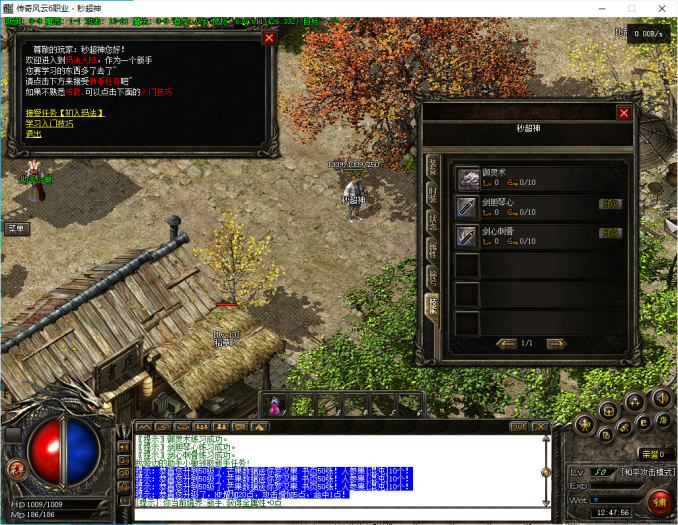Choose 学习入门技巧 dialogue option
This screenshot has width=678, height=525.
click(49, 123)
